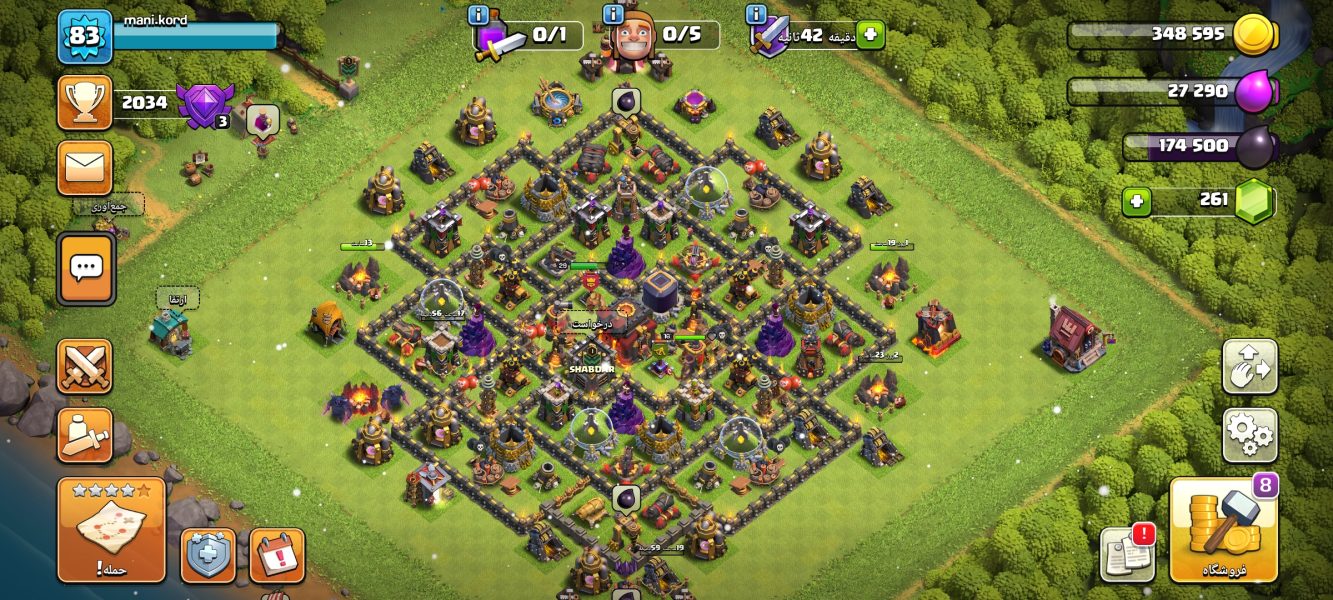Image resolution: width=1333 pixels, height=600 pixels.
Task: Open the settings gear menu
Action: click(1249, 435)
